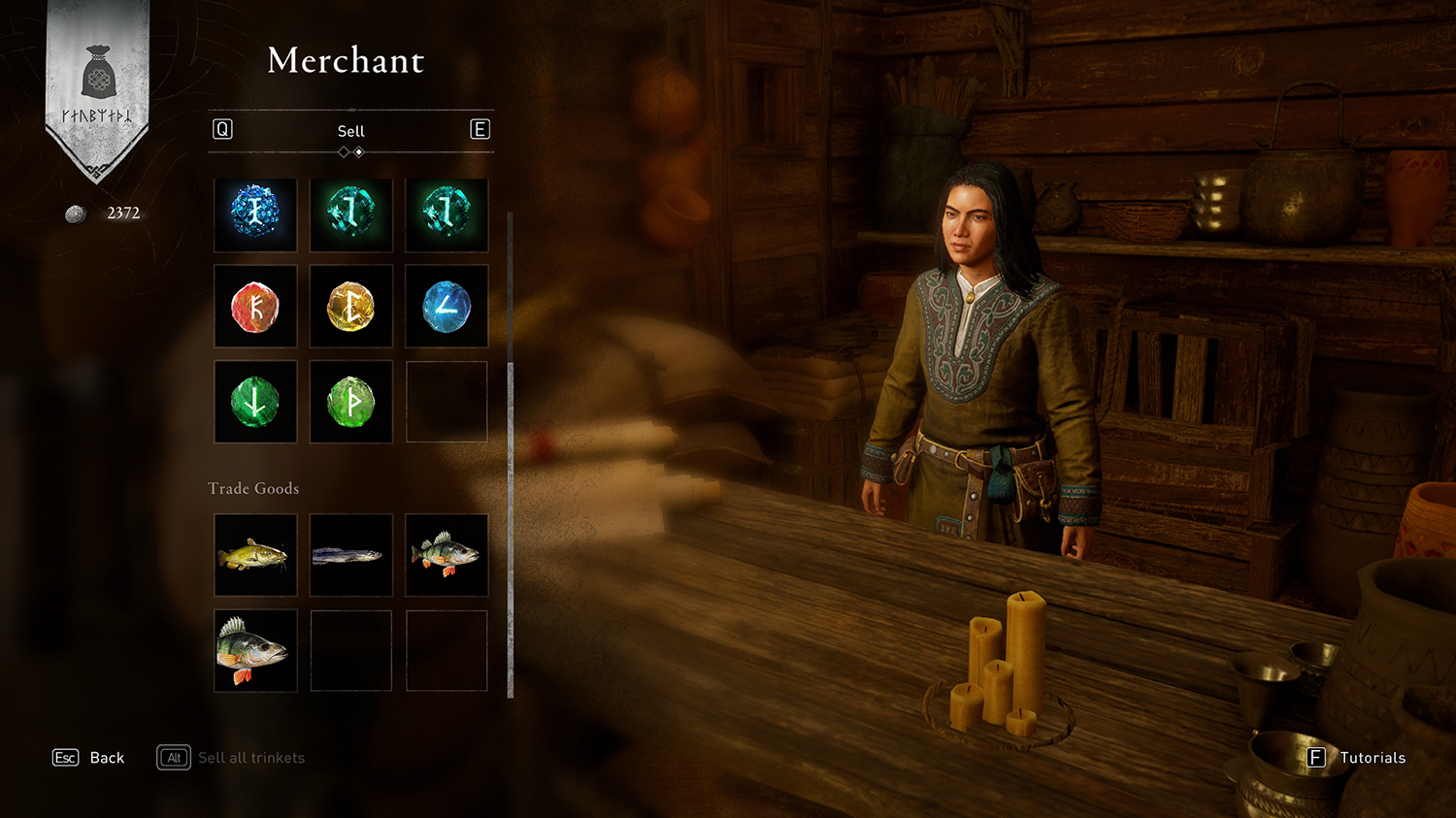Select the blue rune trinket next to the yellow one
This screenshot has height=818, width=1456.
pyautogui.click(x=447, y=307)
